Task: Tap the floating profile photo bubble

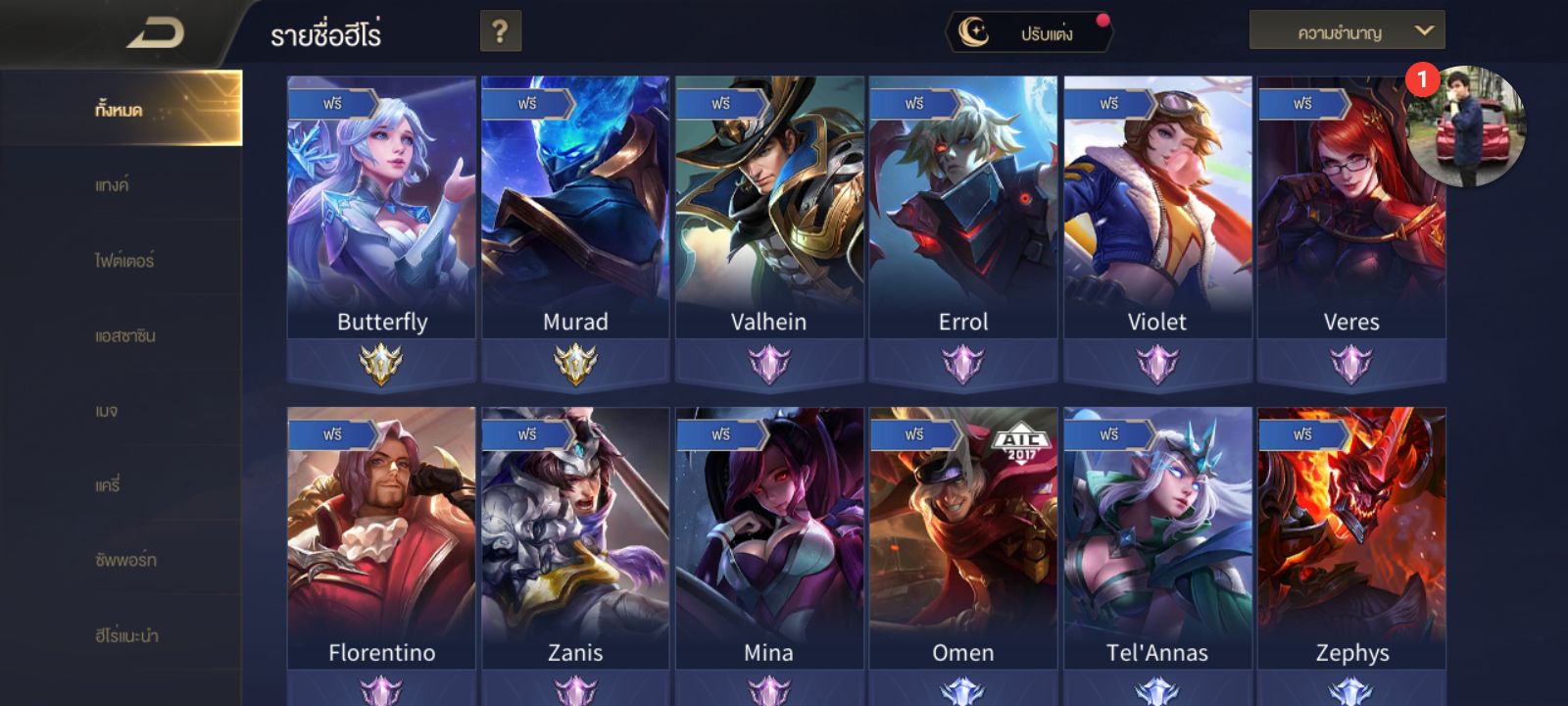Action: click(x=1466, y=126)
